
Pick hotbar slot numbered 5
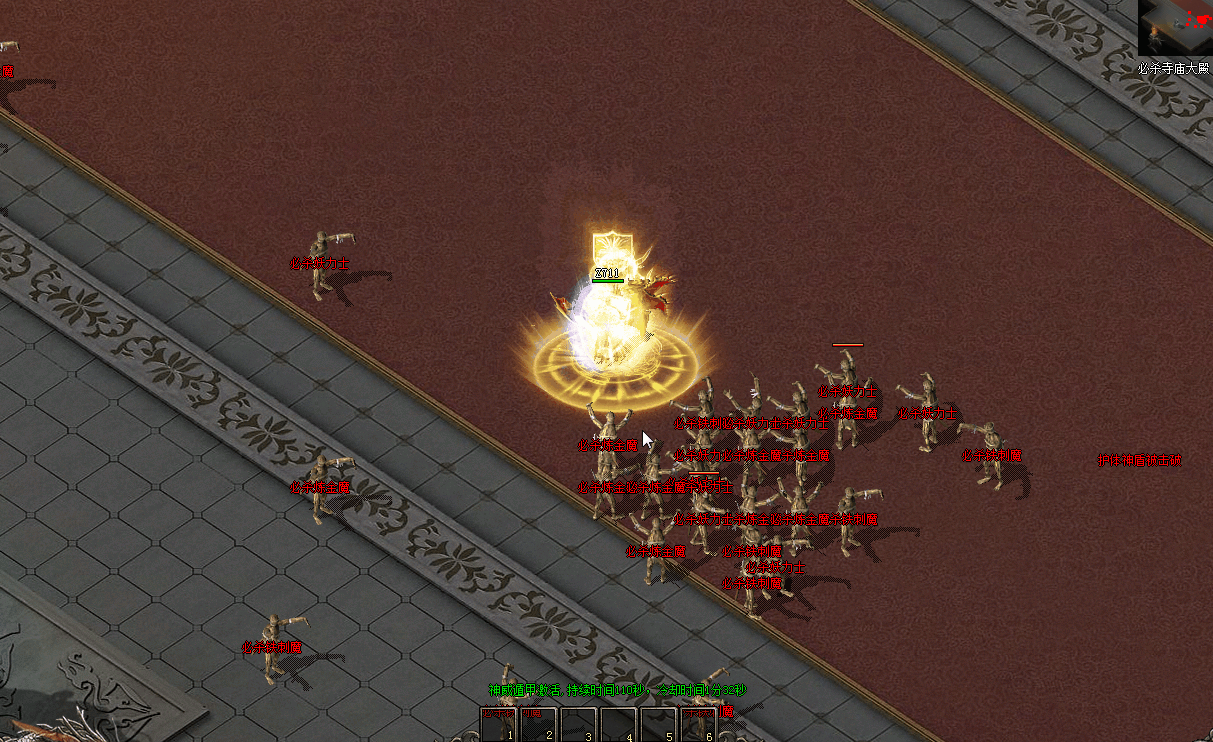pyautogui.click(x=658, y=725)
